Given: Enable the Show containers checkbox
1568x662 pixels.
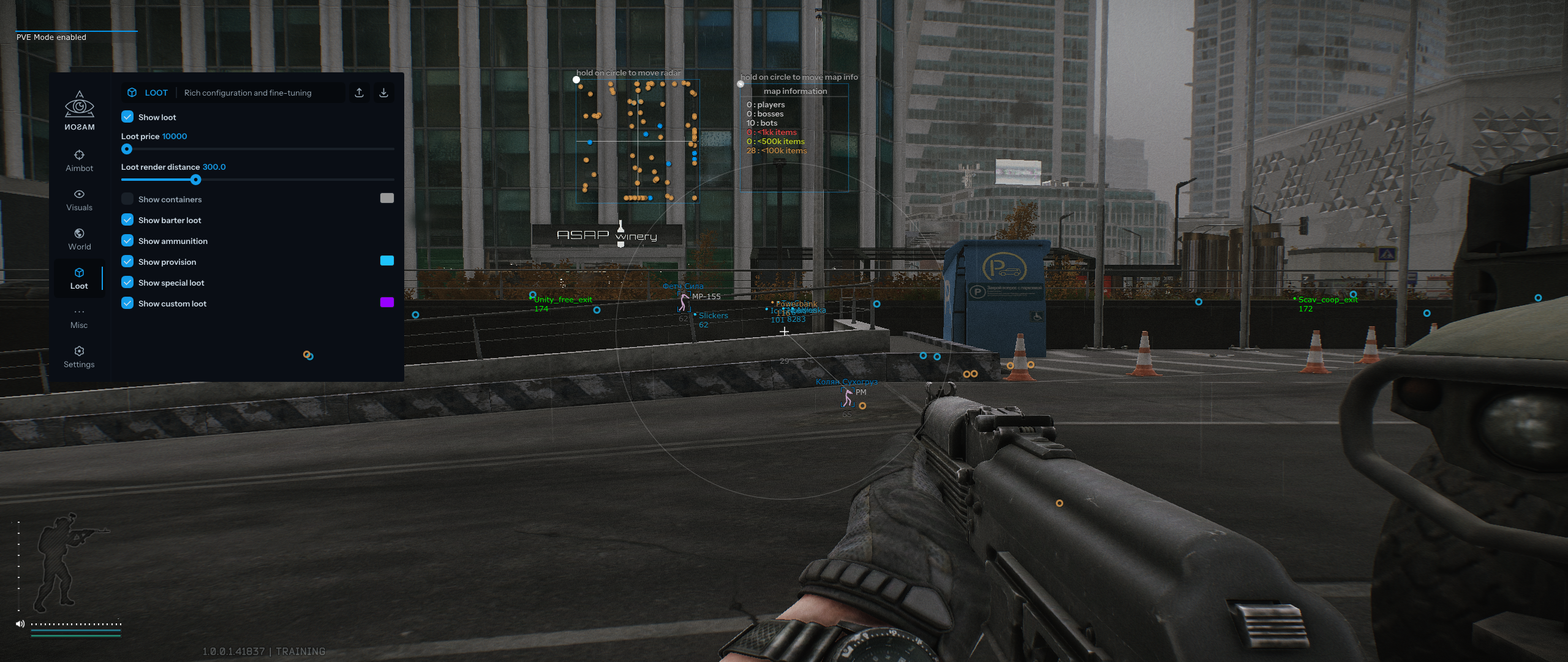Looking at the screenshot, I should pos(127,199).
